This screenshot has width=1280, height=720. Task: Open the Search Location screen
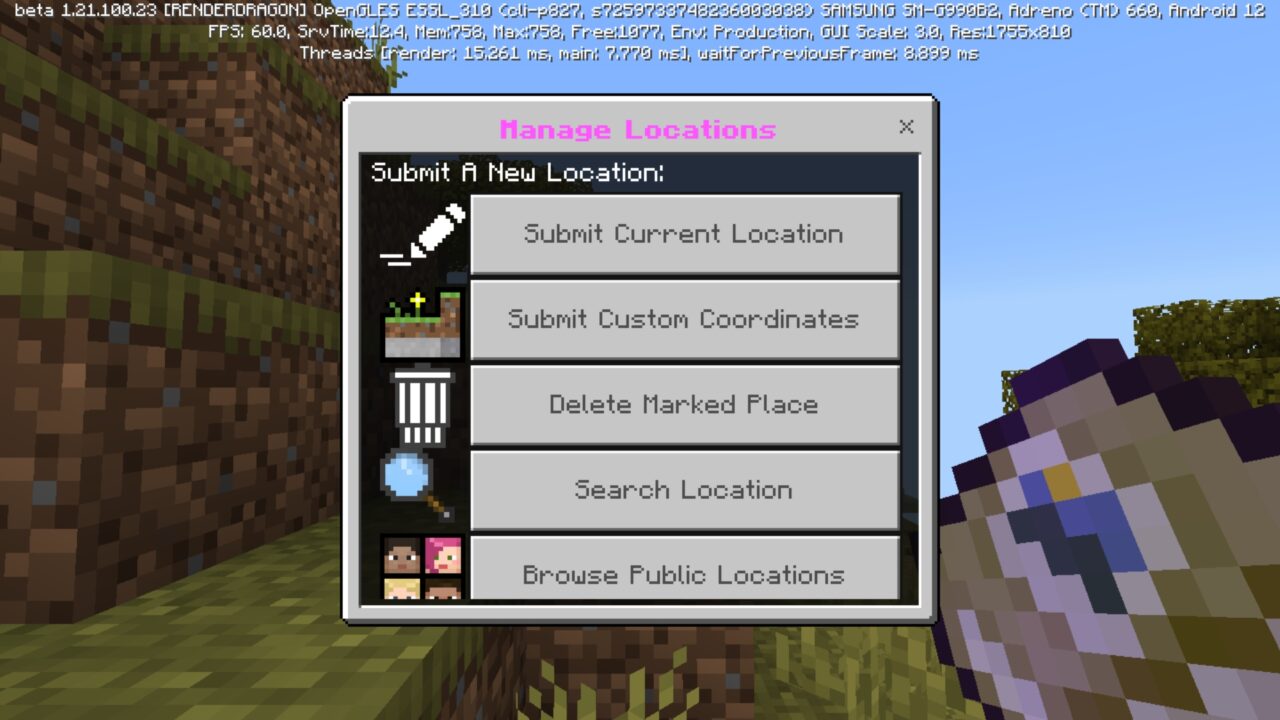pyautogui.click(x=684, y=489)
